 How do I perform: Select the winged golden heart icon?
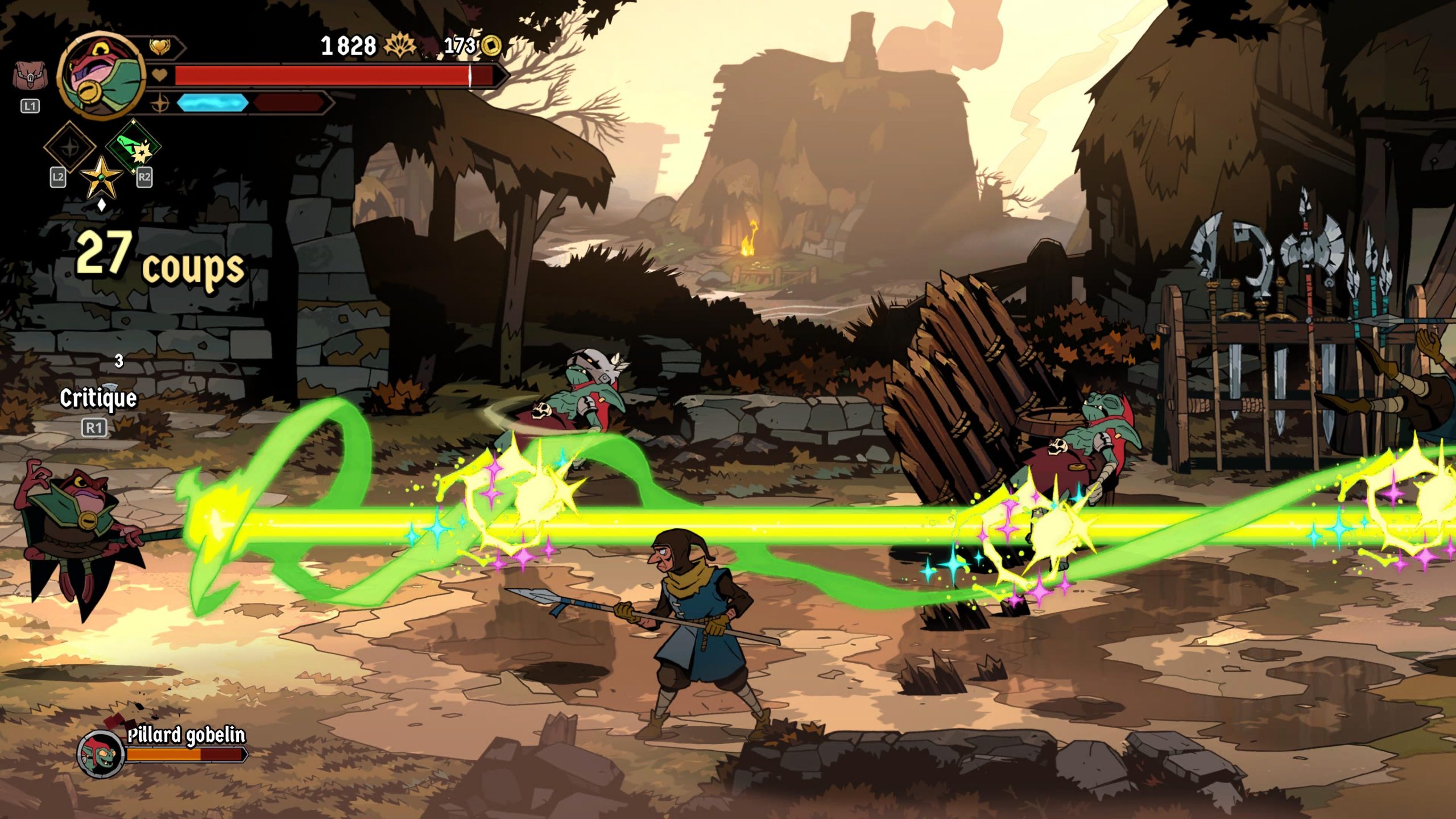pyautogui.click(x=161, y=47)
